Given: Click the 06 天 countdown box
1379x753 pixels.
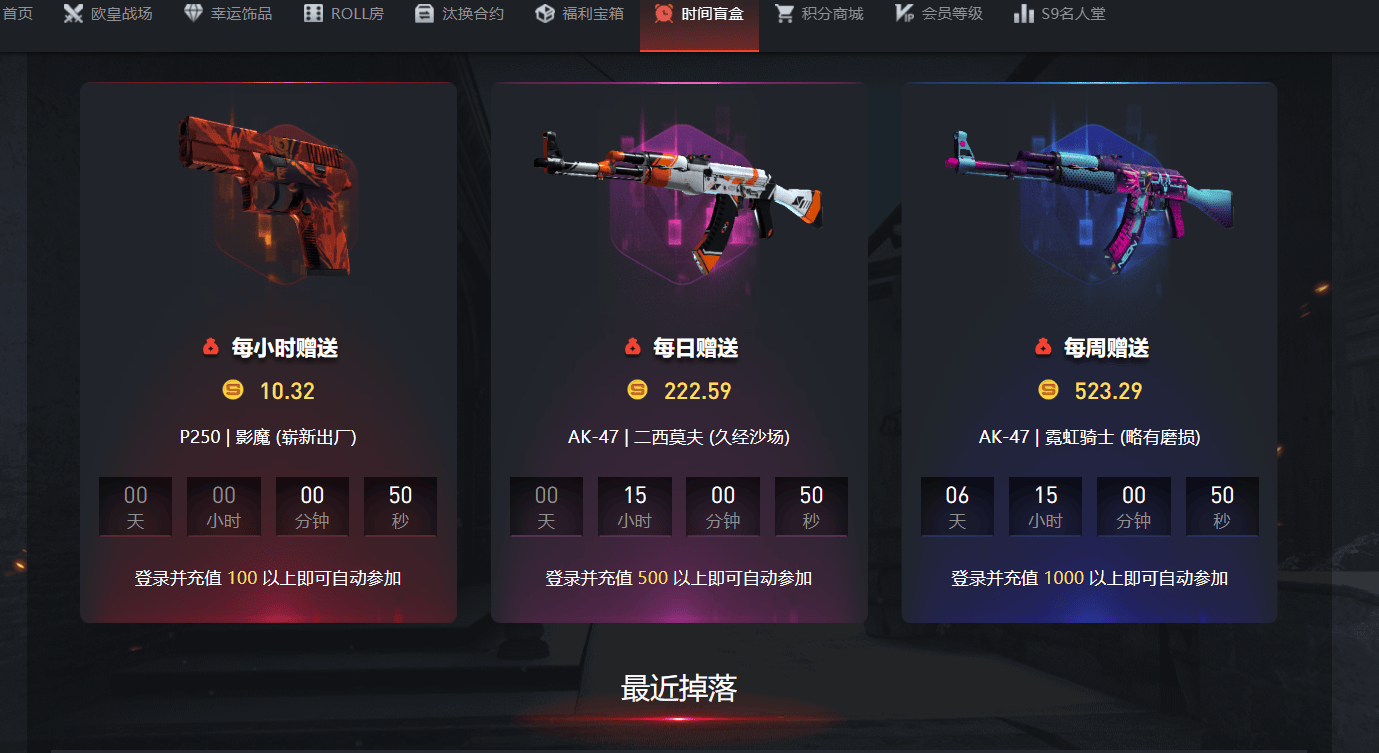Looking at the screenshot, I should tap(957, 506).
